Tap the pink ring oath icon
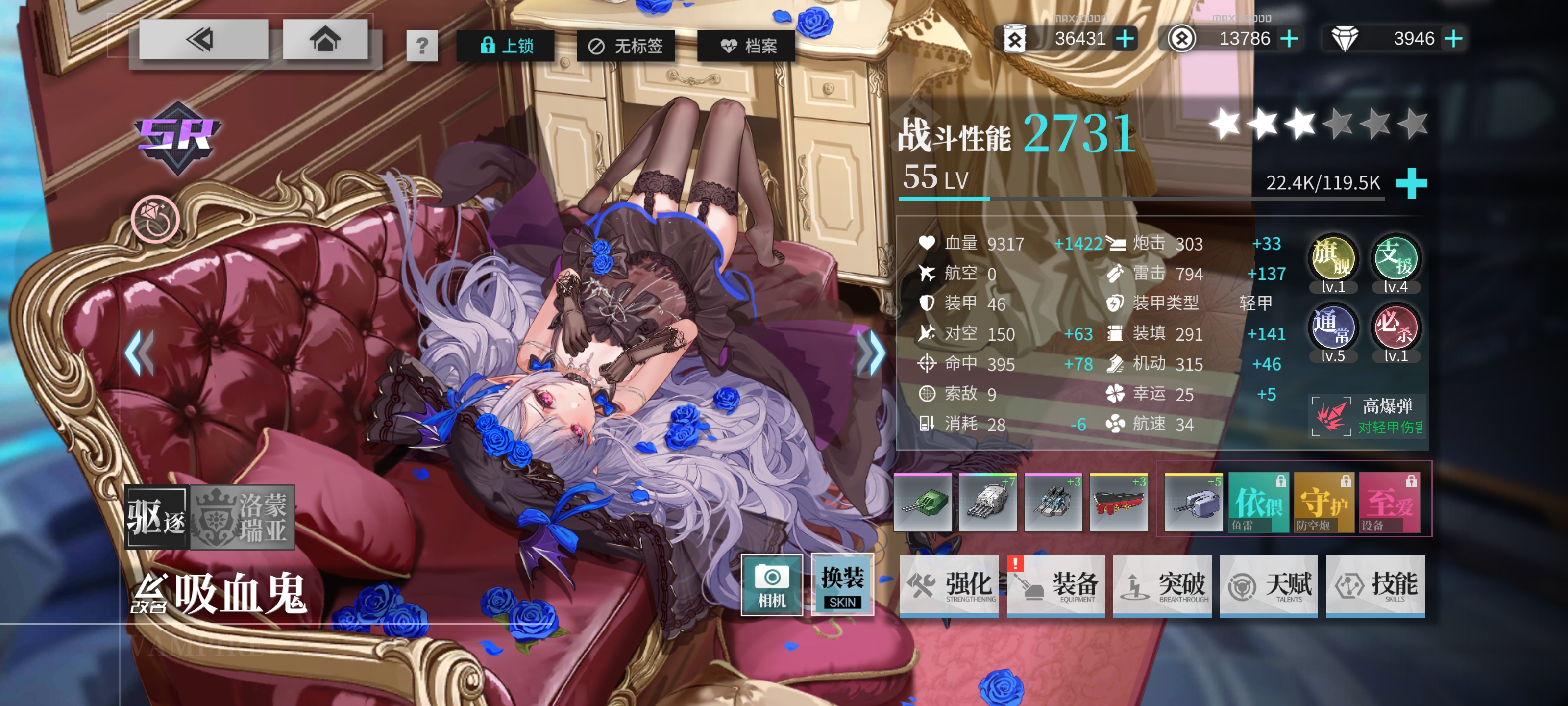Image resolution: width=1568 pixels, height=706 pixels. (155, 219)
